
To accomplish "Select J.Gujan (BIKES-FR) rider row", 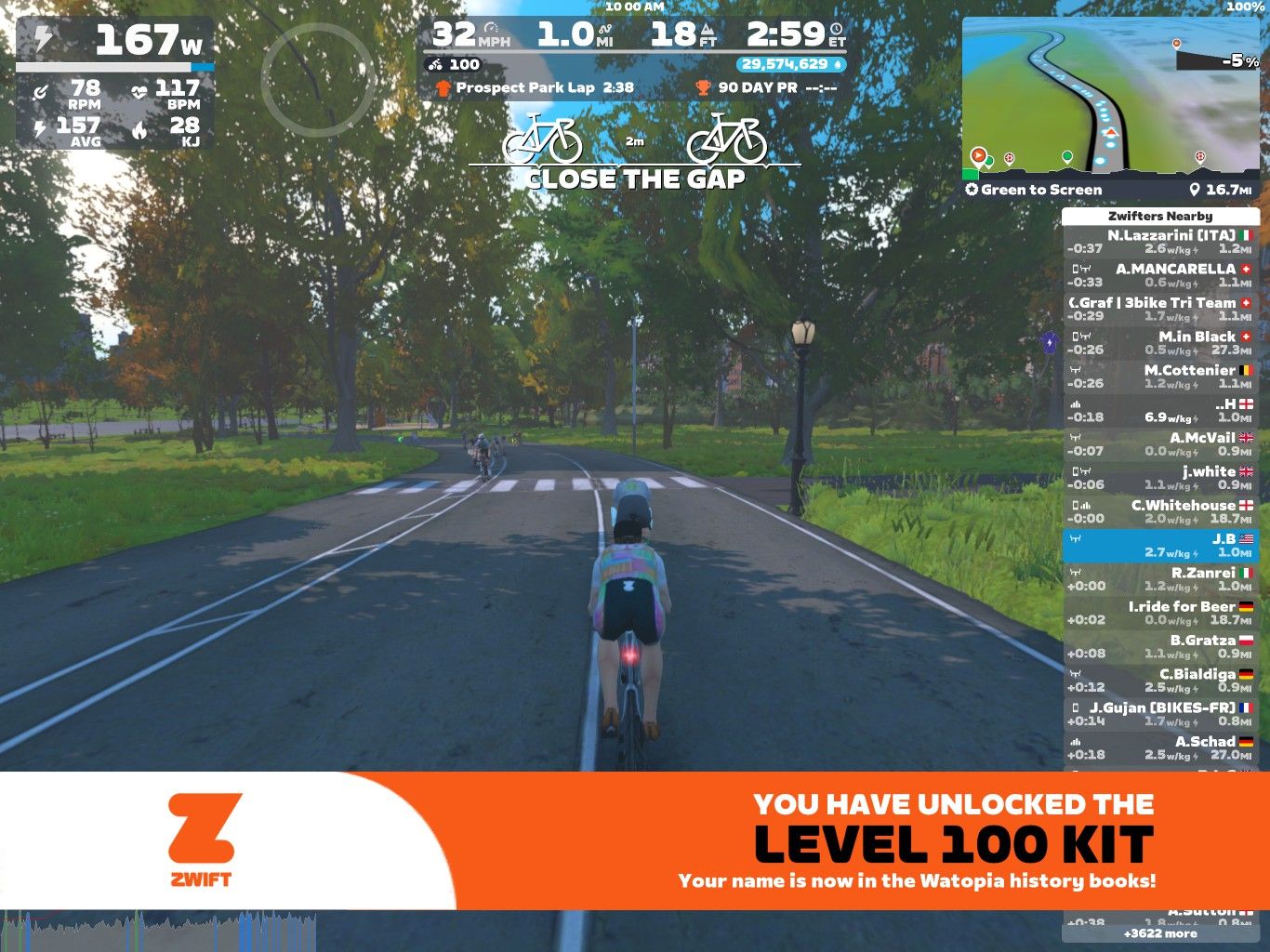I will pos(1159,714).
